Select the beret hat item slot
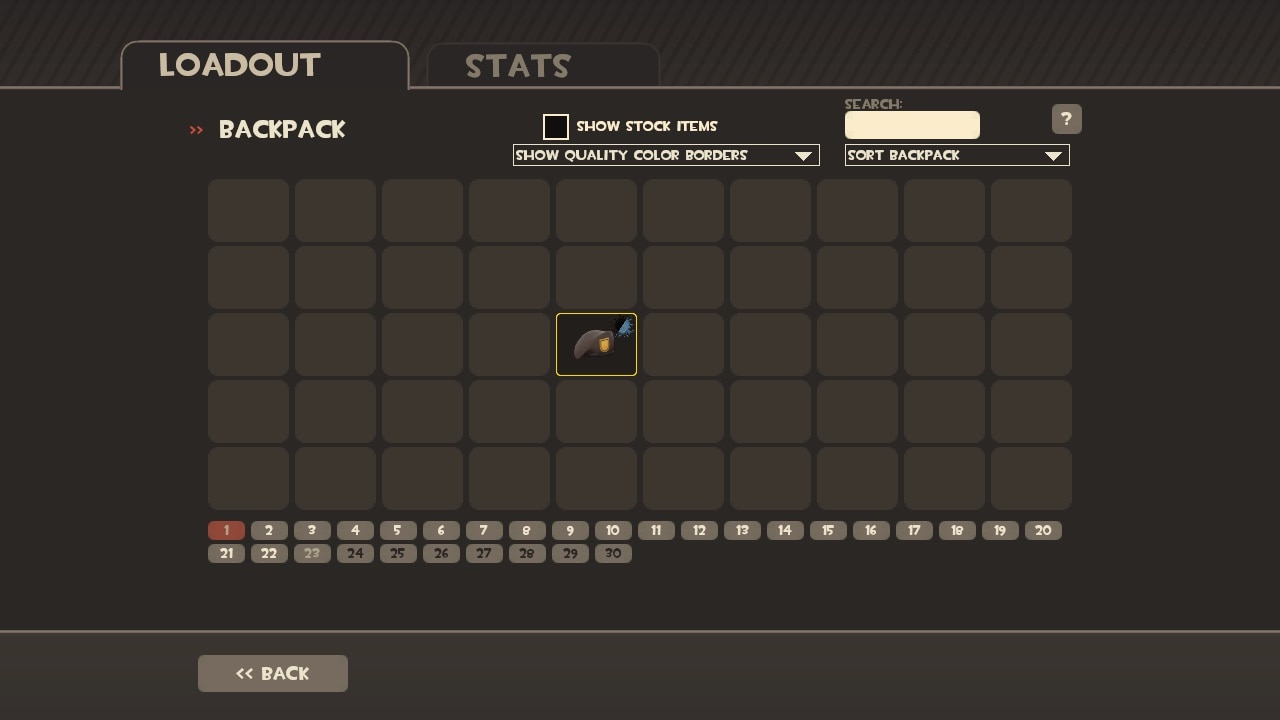The image size is (1280, 720). (x=596, y=345)
